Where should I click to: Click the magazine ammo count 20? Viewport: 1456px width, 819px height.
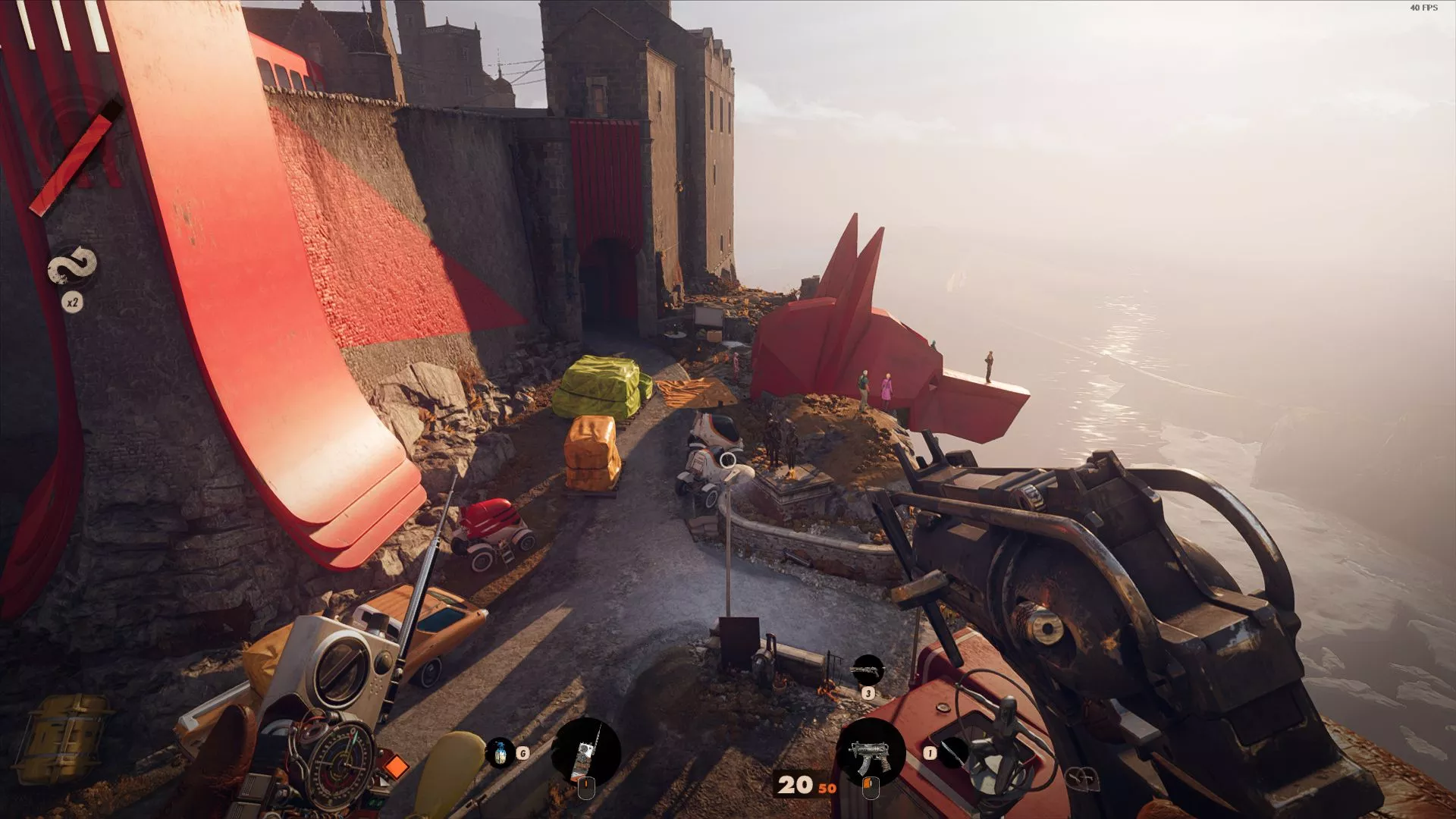tap(793, 786)
